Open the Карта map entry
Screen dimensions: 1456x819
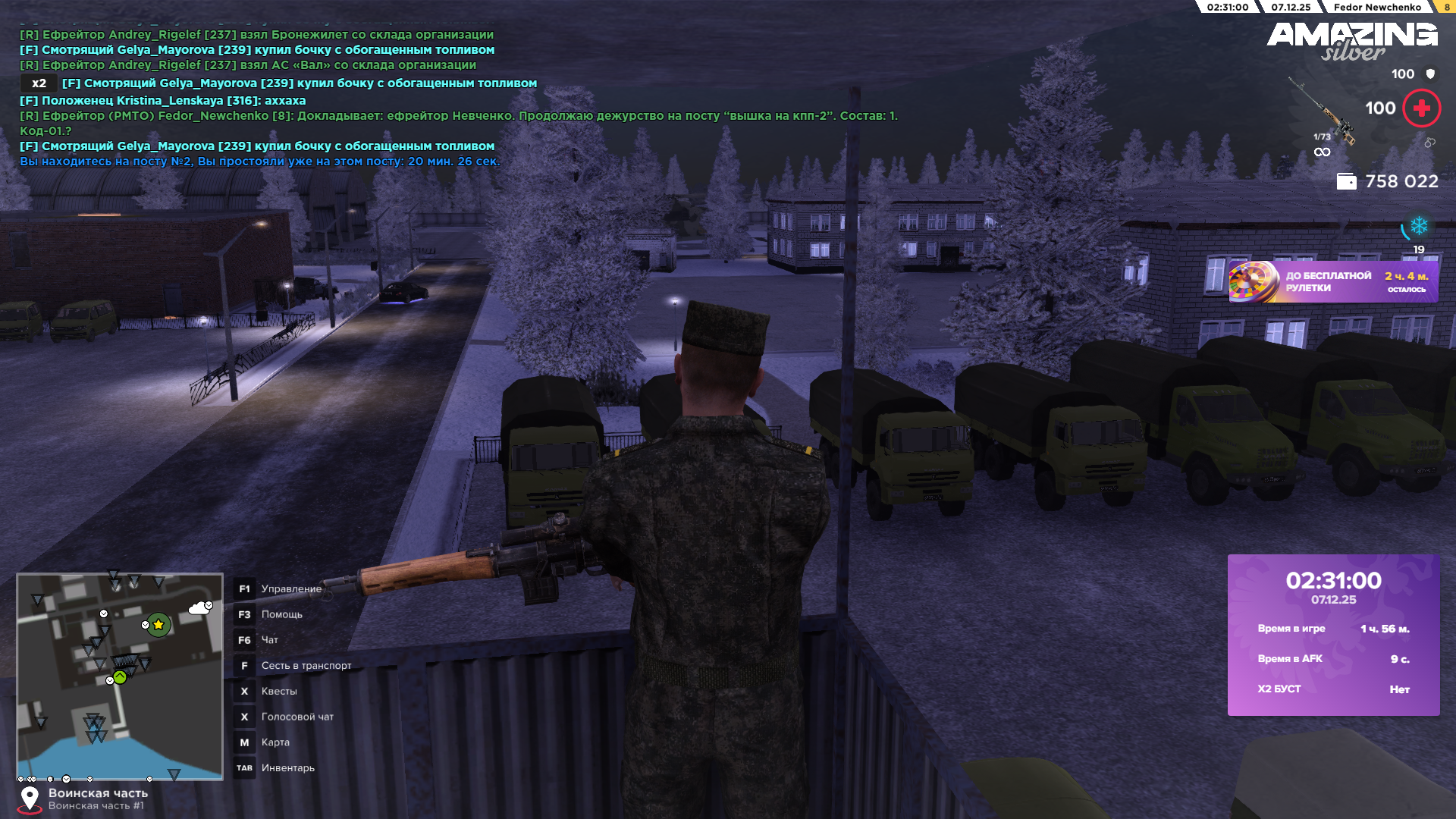click(x=275, y=742)
